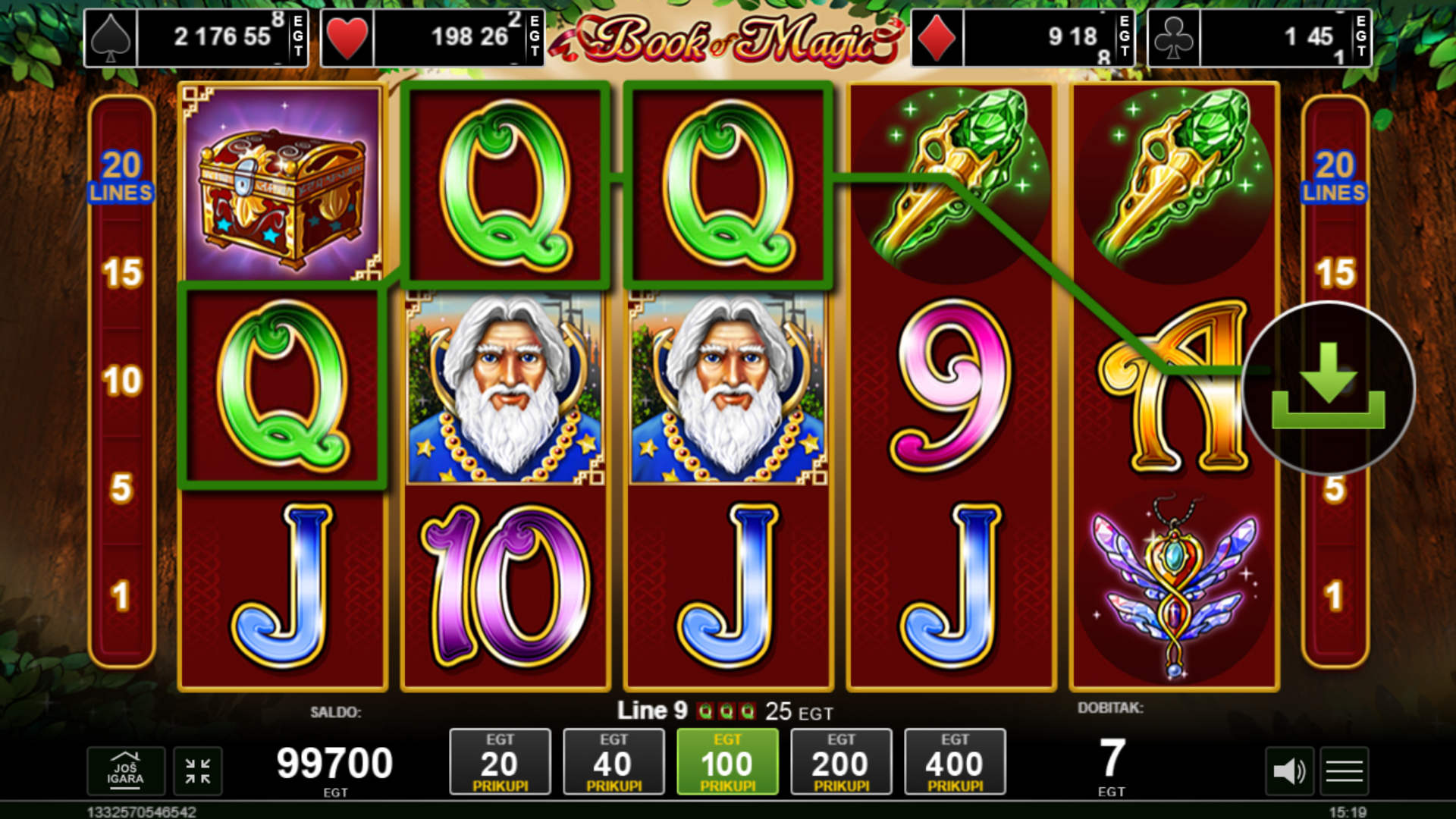The width and height of the screenshot is (1456, 819).
Task: Collect winnings with the green download arrow
Action: (x=1328, y=388)
